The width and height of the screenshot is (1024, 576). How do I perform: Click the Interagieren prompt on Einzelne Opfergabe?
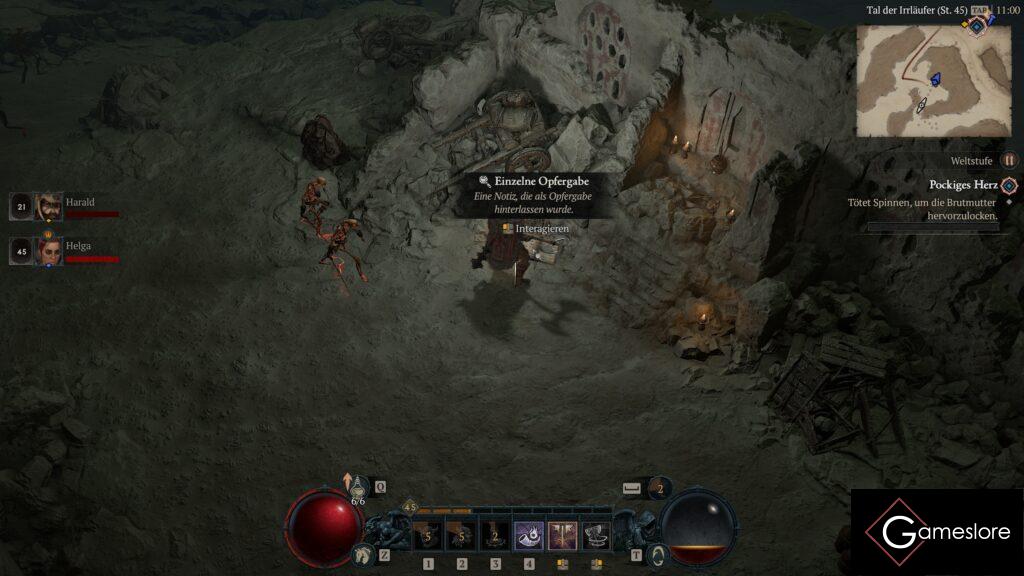coord(536,229)
